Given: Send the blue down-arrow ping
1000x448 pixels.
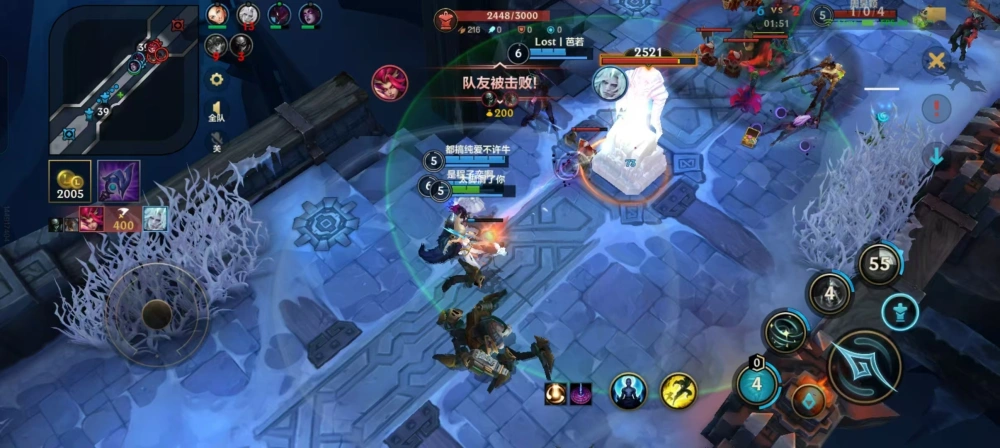Looking at the screenshot, I should 936,155.
